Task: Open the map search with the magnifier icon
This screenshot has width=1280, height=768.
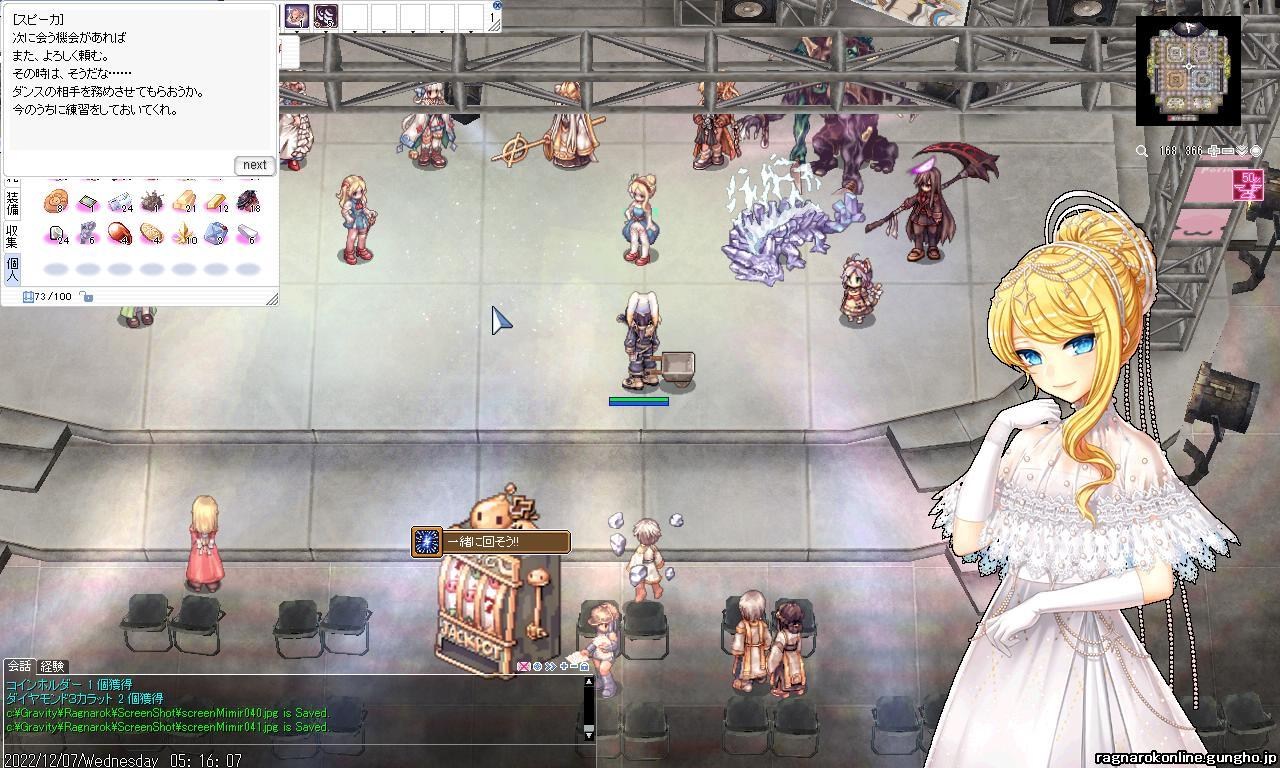Action: click(1140, 150)
